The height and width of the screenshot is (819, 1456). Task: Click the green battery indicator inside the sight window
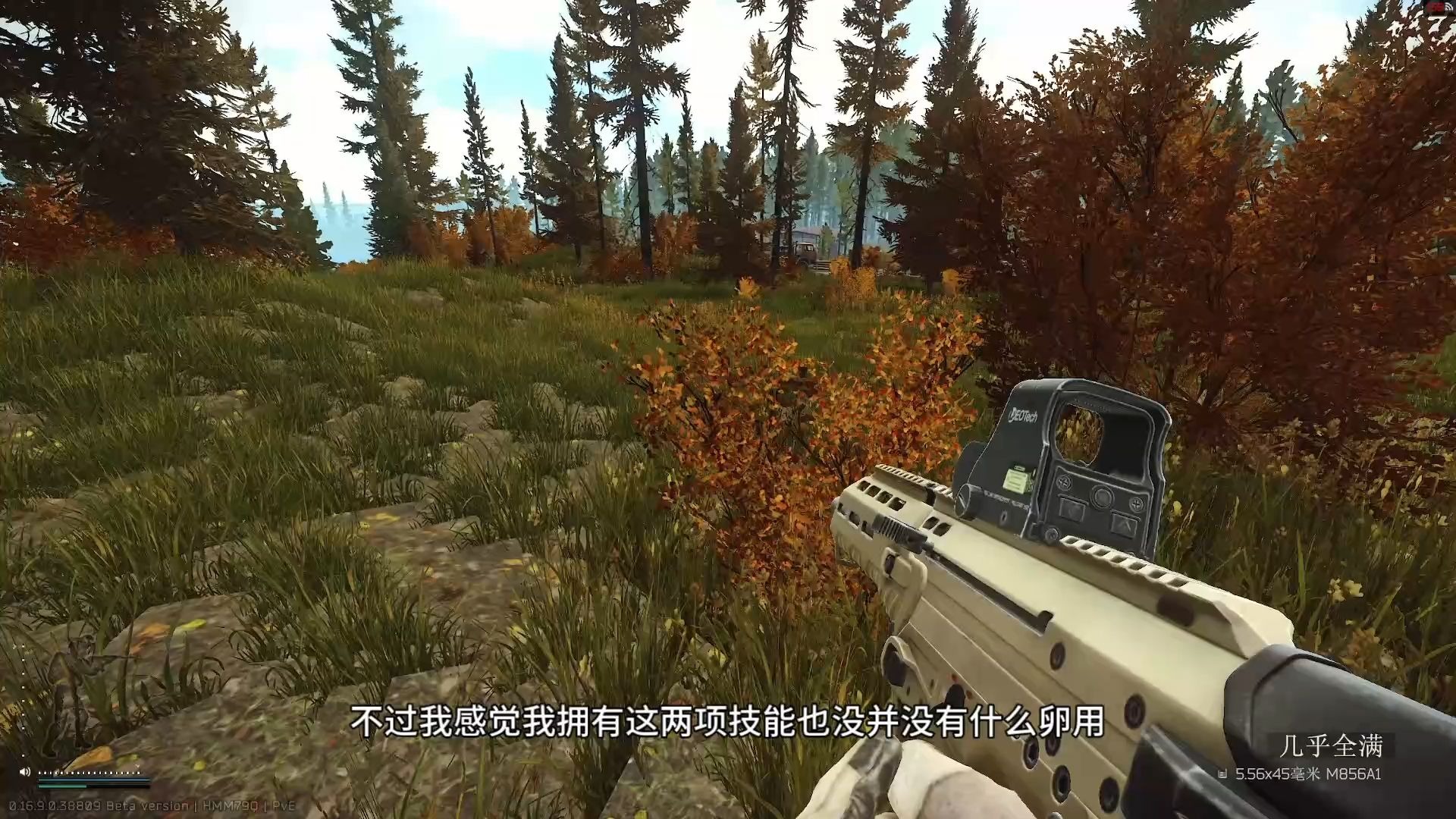(x=1016, y=479)
